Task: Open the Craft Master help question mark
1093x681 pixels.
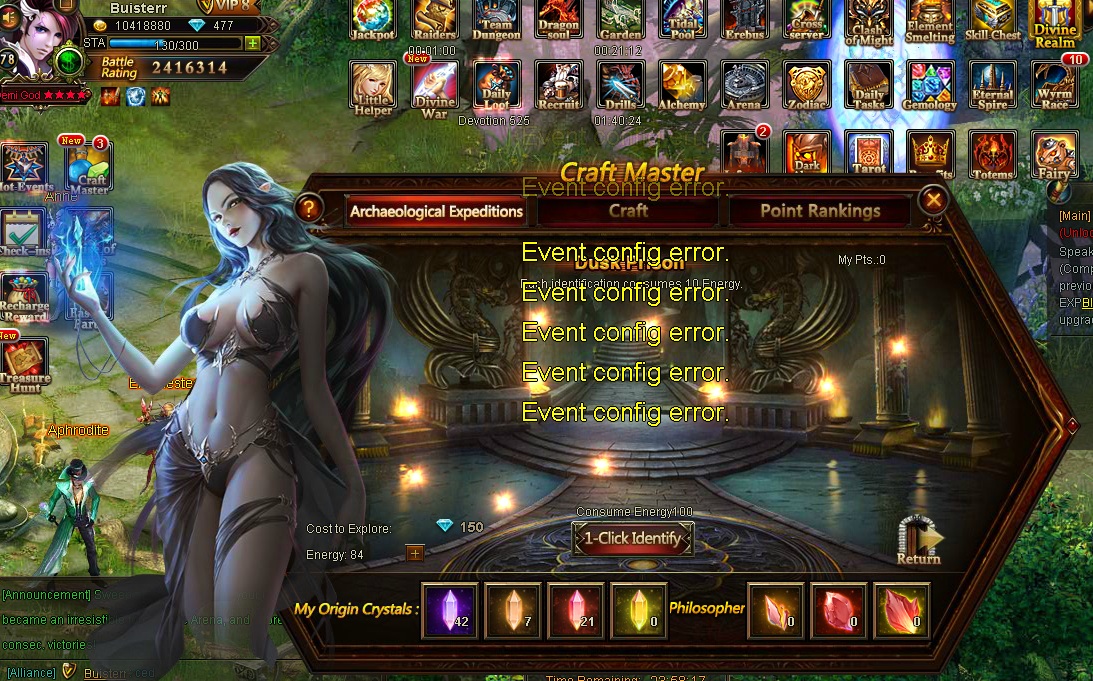Action: tap(309, 208)
